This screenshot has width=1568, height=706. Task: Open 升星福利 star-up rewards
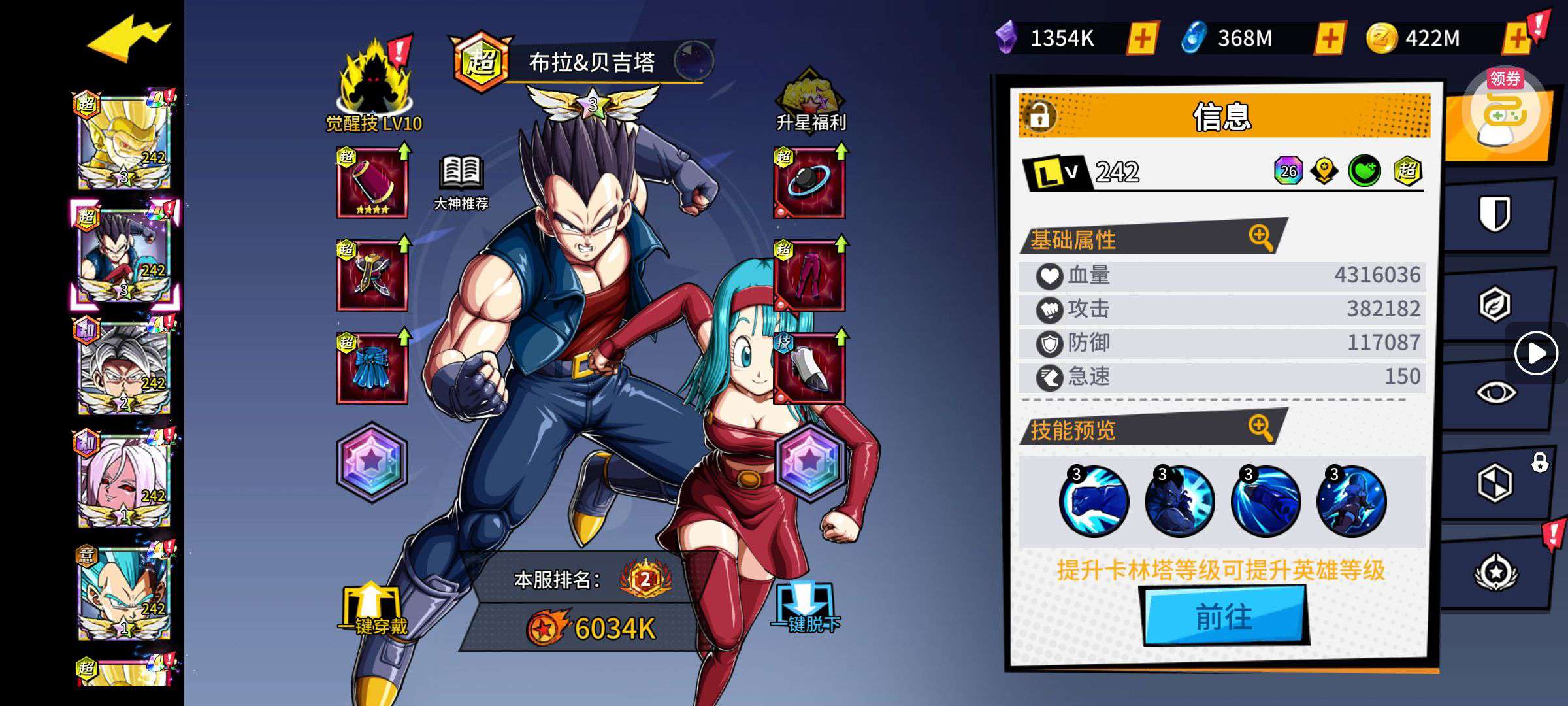coord(810,101)
